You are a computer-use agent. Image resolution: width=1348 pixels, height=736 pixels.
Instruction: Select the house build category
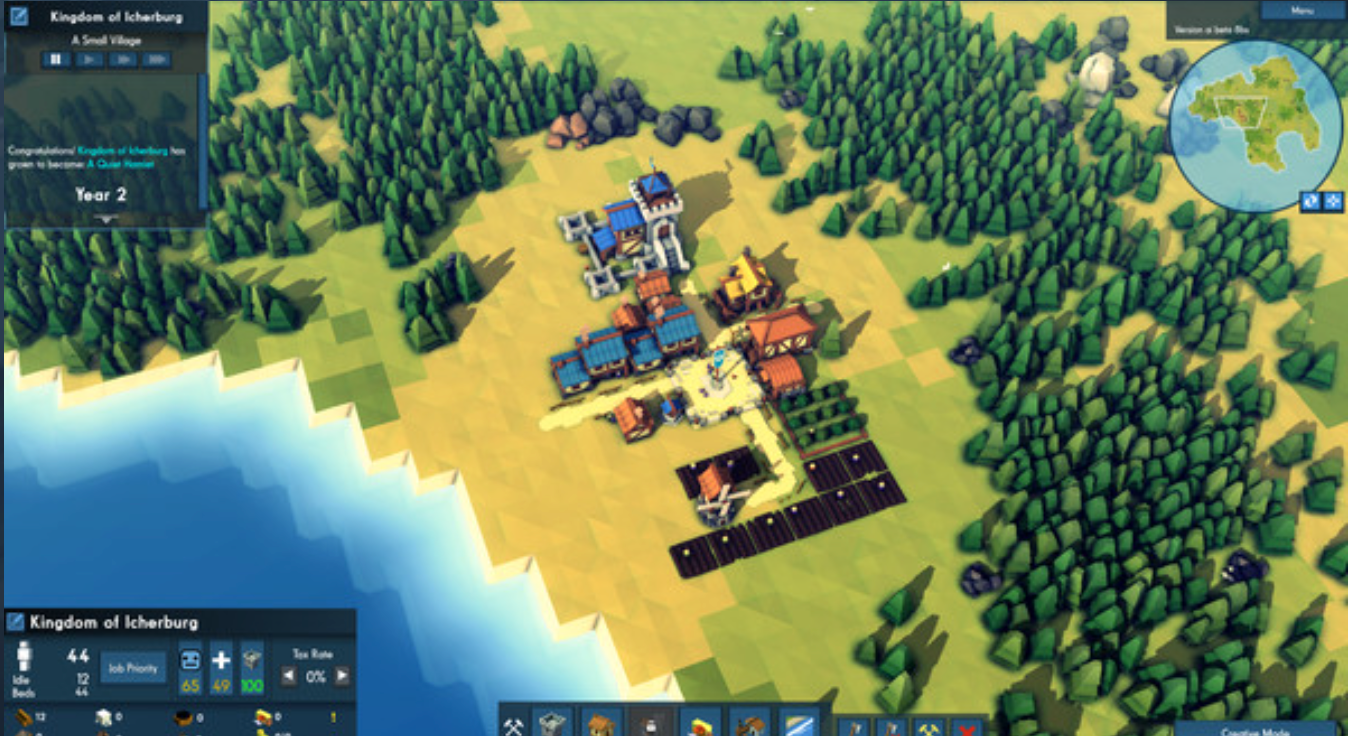(600, 723)
